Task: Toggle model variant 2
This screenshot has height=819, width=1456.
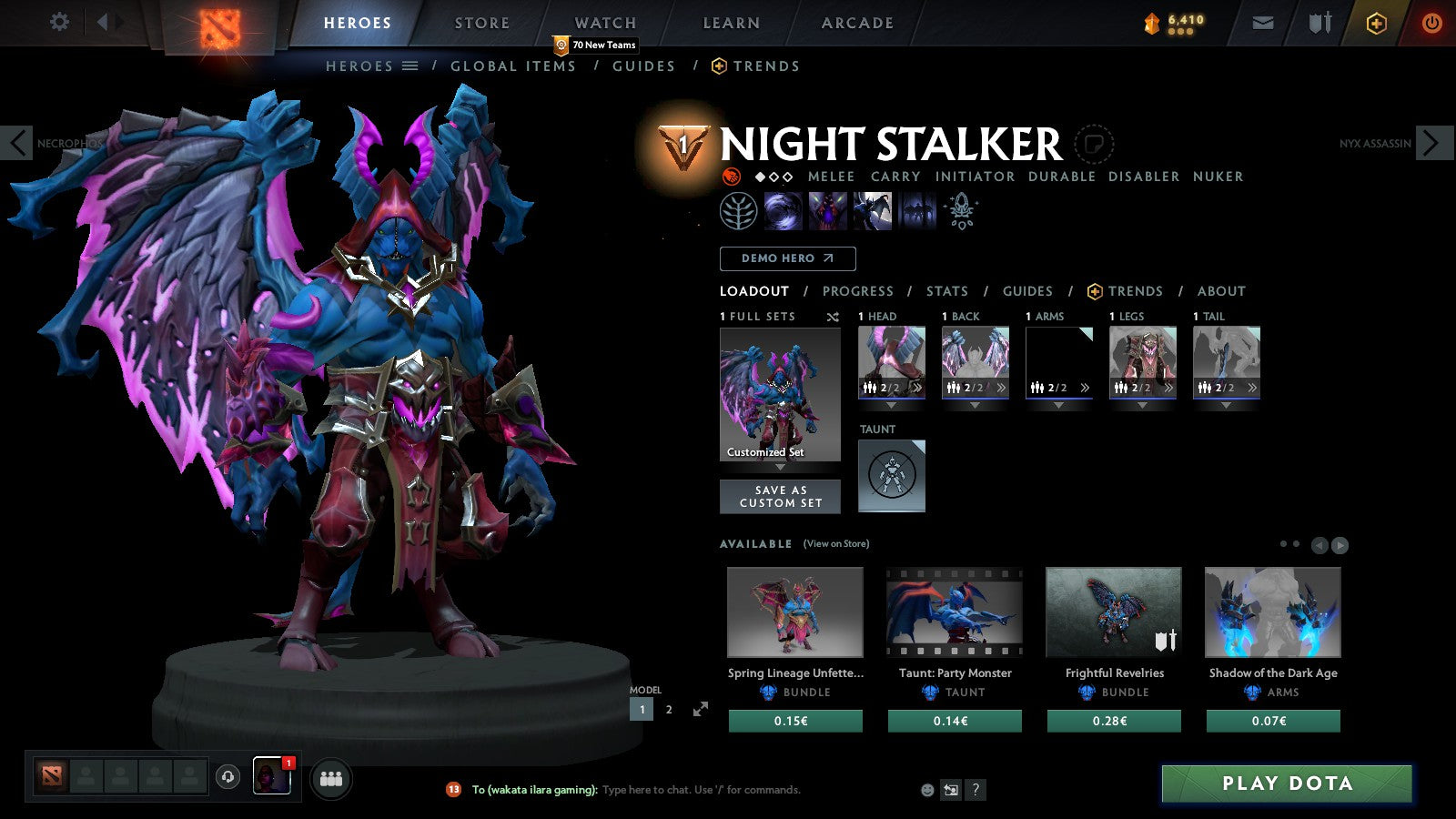Action: coord(669,709)
